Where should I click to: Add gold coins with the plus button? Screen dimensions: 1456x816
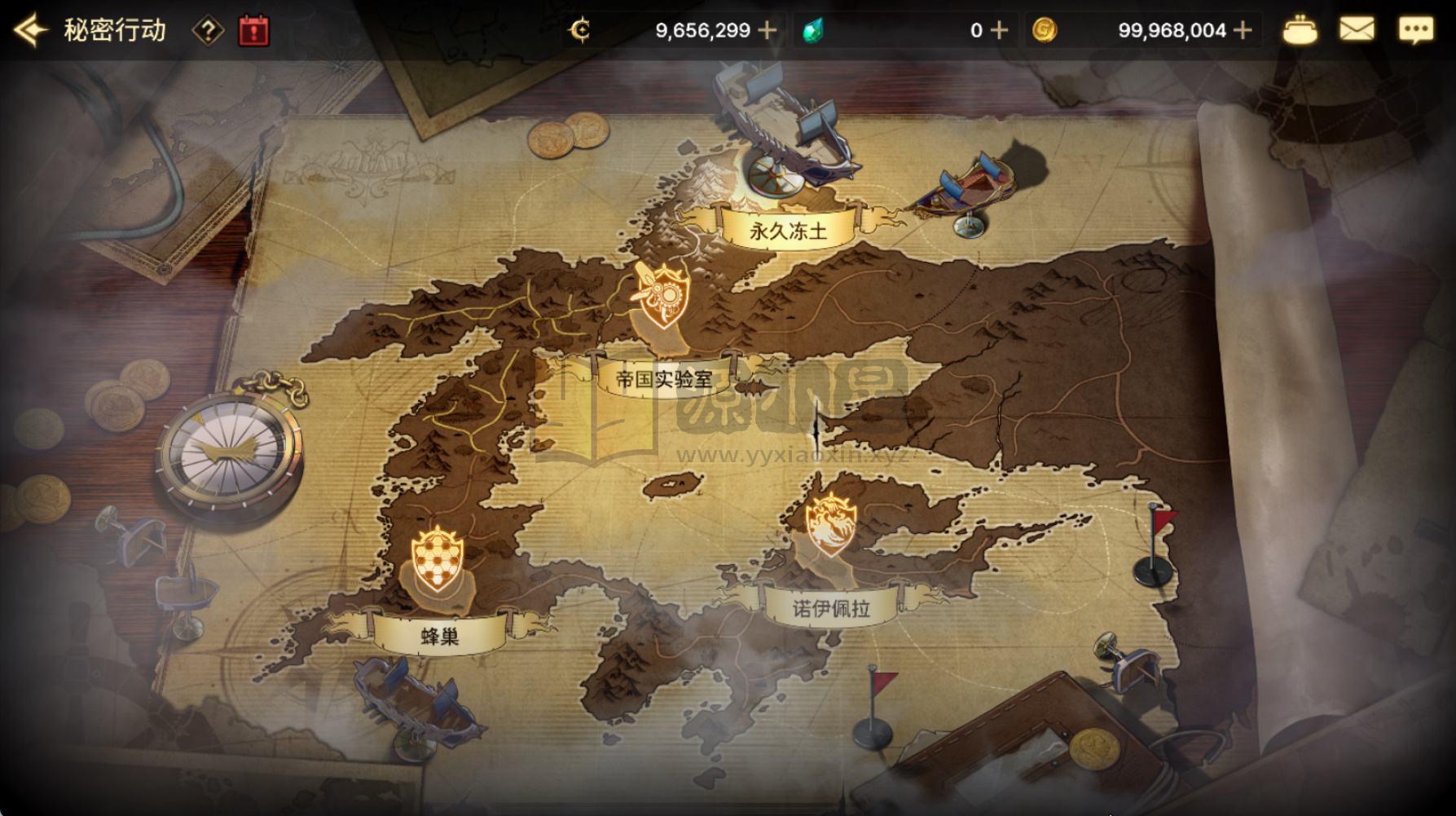tap(1243, 31)
